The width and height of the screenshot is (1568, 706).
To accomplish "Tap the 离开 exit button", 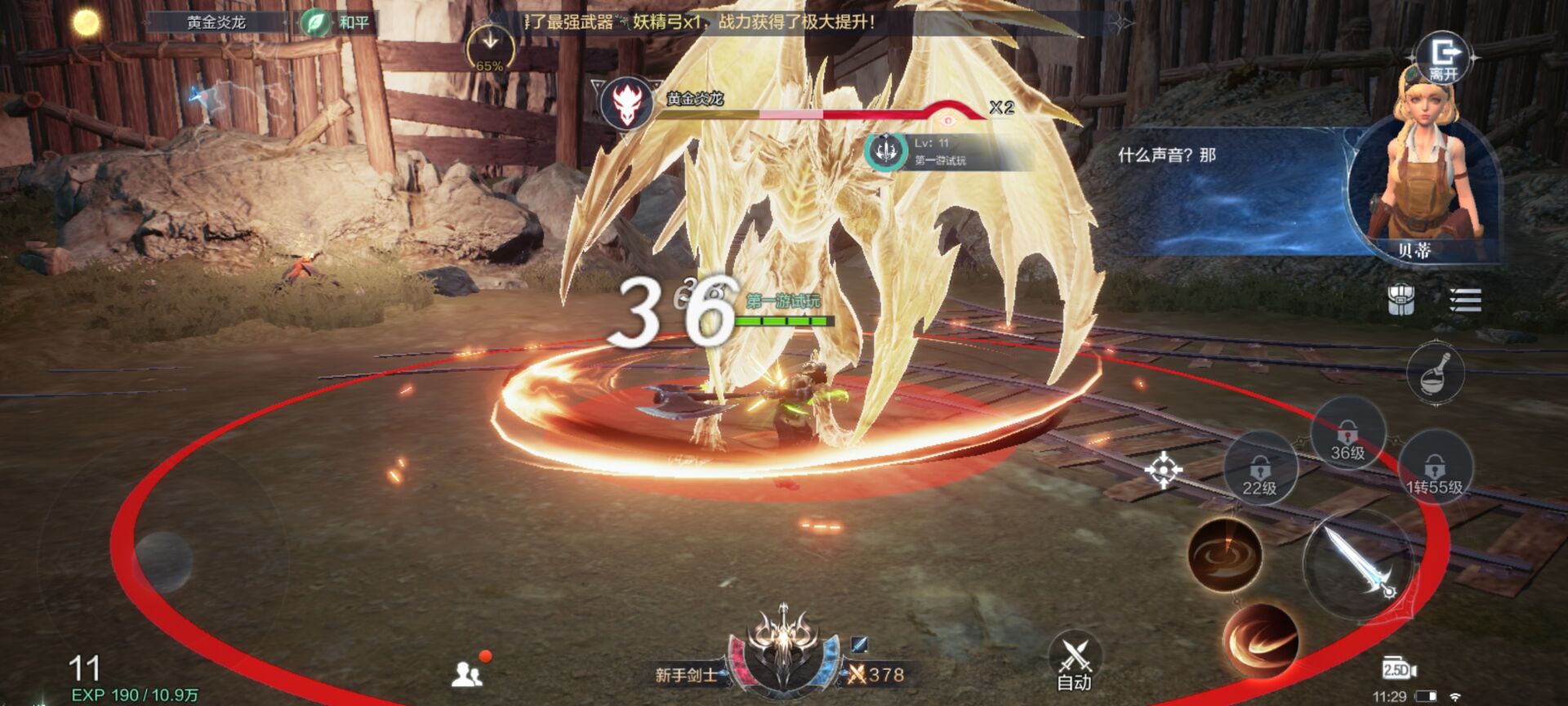I will [x=1444, y=59].
